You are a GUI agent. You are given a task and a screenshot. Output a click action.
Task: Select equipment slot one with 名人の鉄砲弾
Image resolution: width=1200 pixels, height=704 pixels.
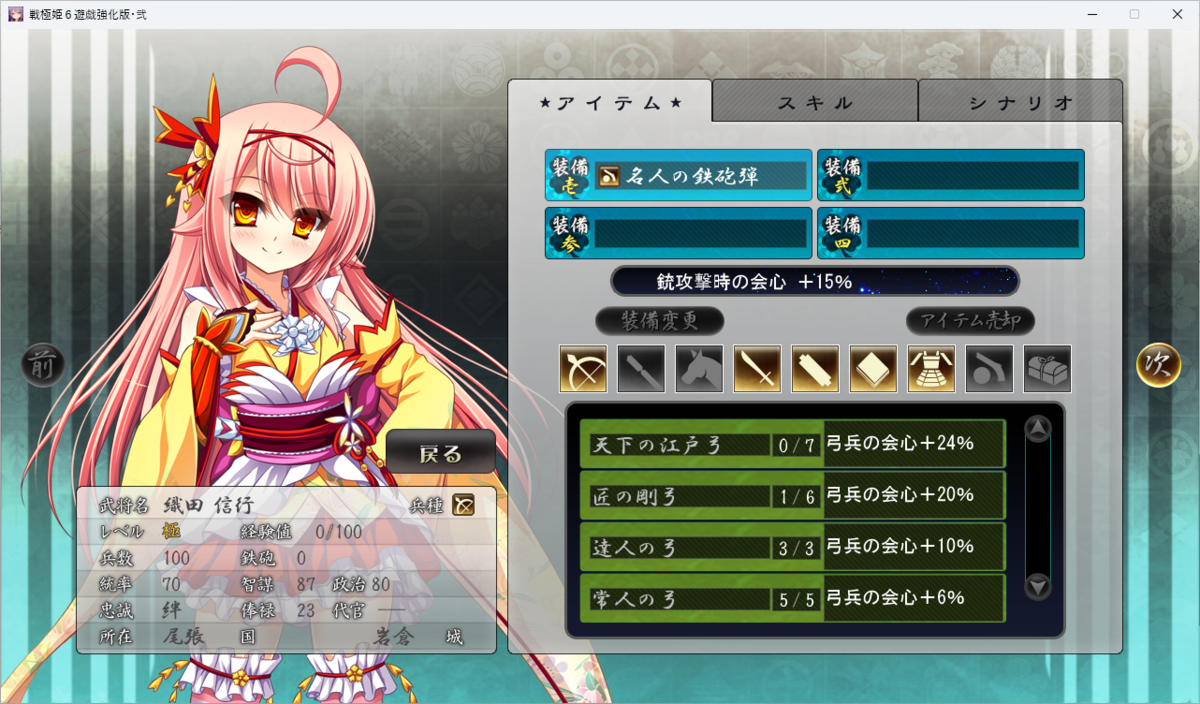pos(679,177)
